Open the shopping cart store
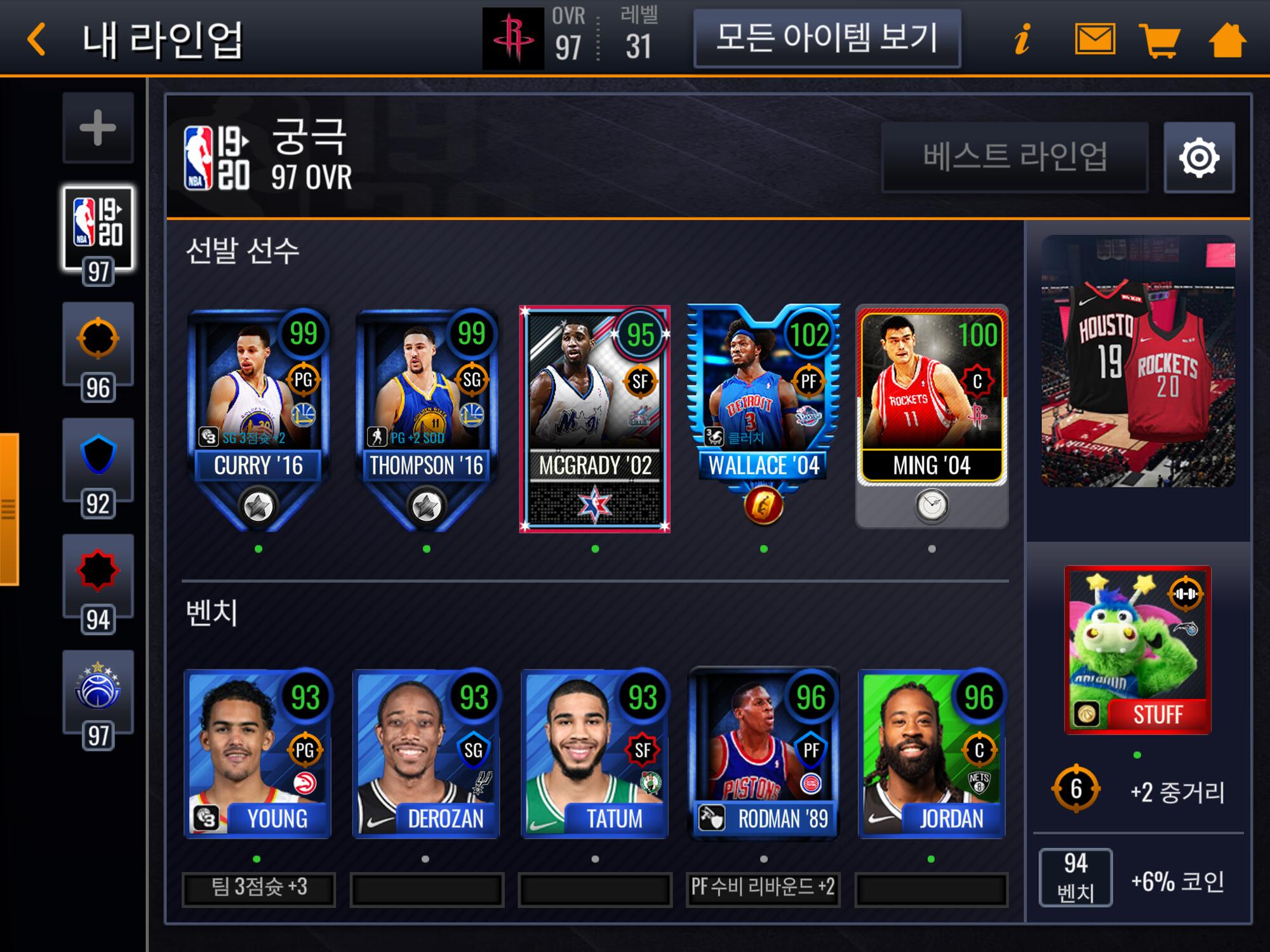The width and height of the screenshot is (1270, 952). coord(1160,39)
